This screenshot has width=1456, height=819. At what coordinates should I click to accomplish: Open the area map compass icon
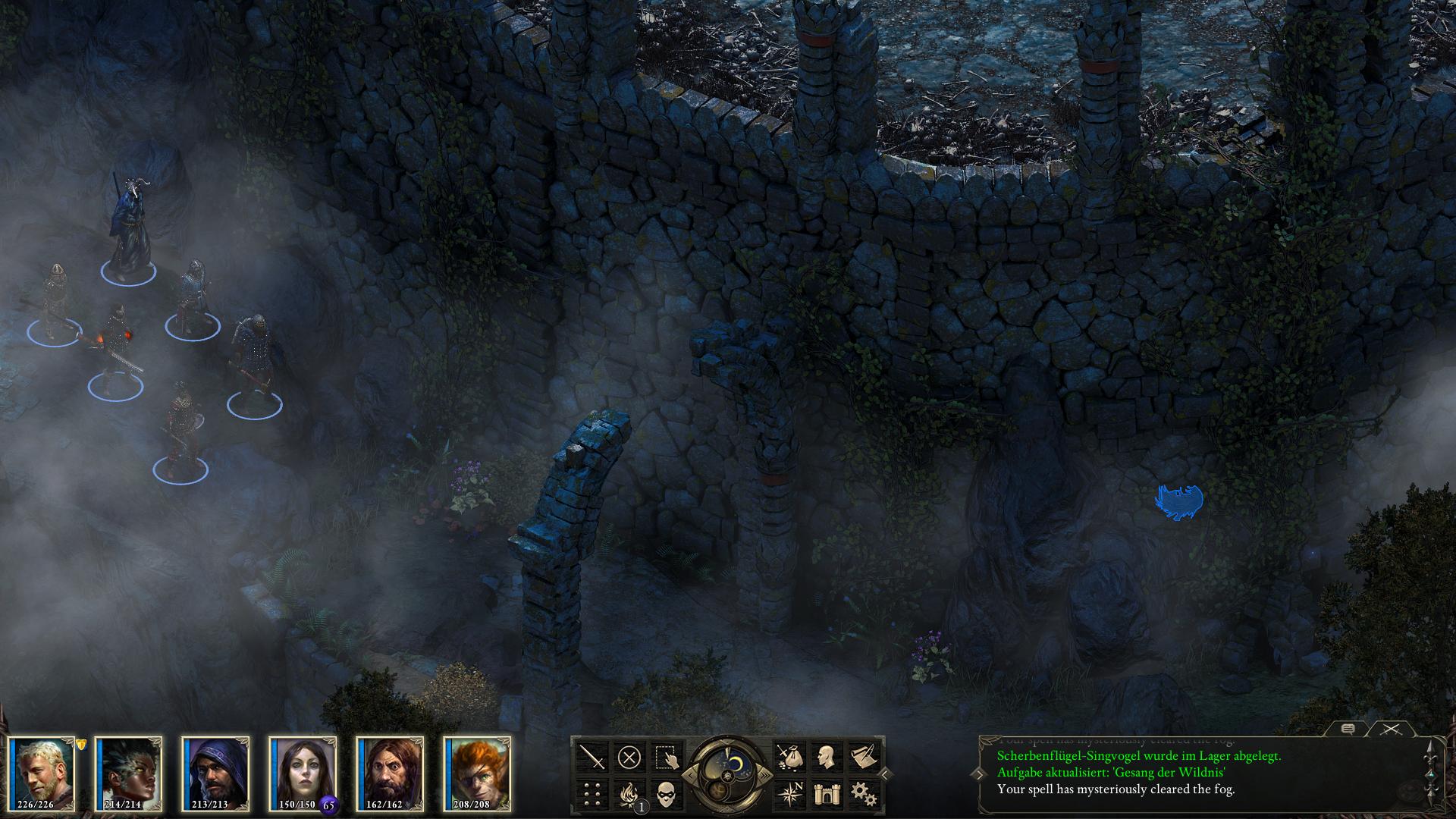788,794
